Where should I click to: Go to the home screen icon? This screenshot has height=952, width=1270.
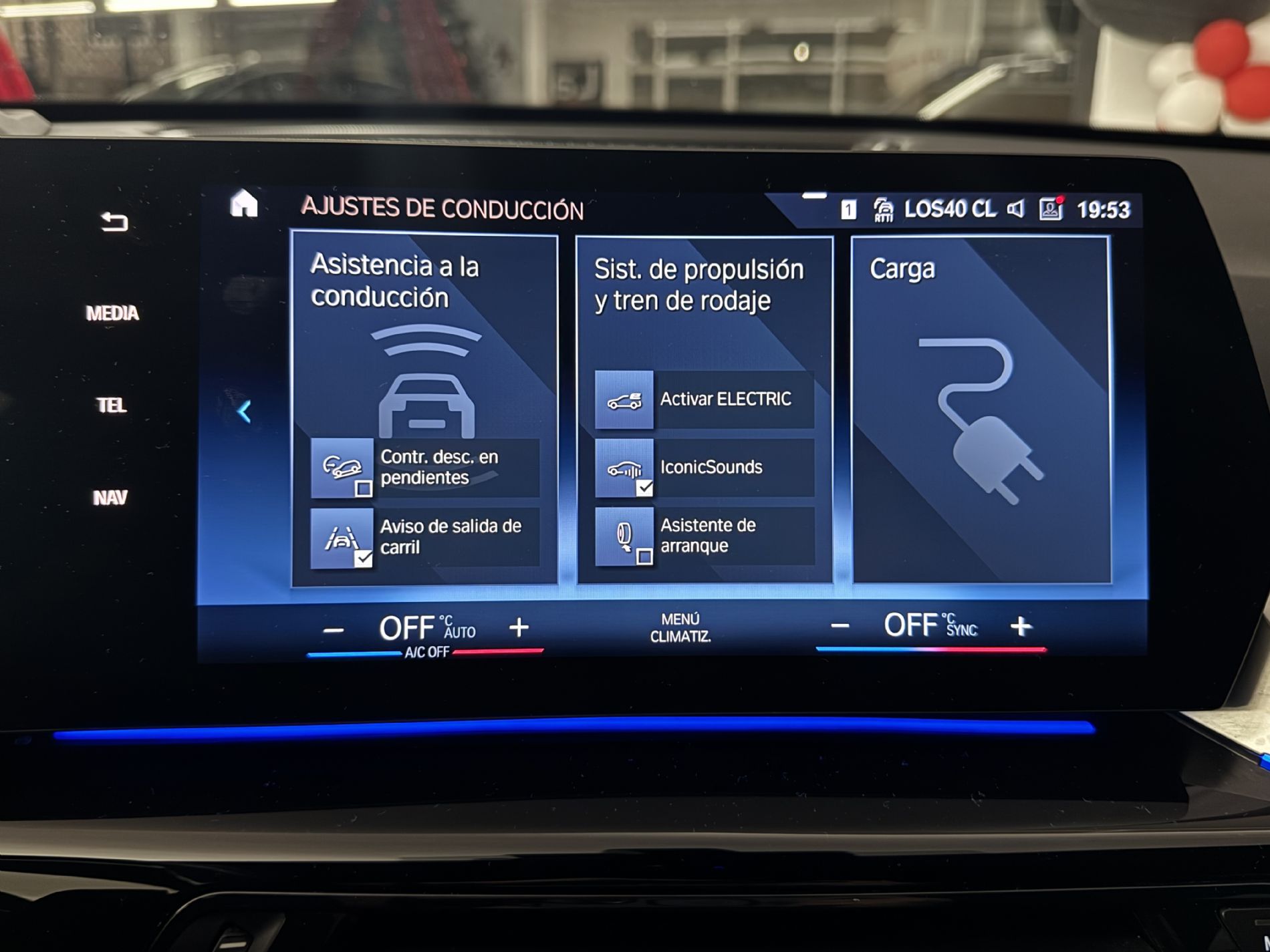click(243, 204)
